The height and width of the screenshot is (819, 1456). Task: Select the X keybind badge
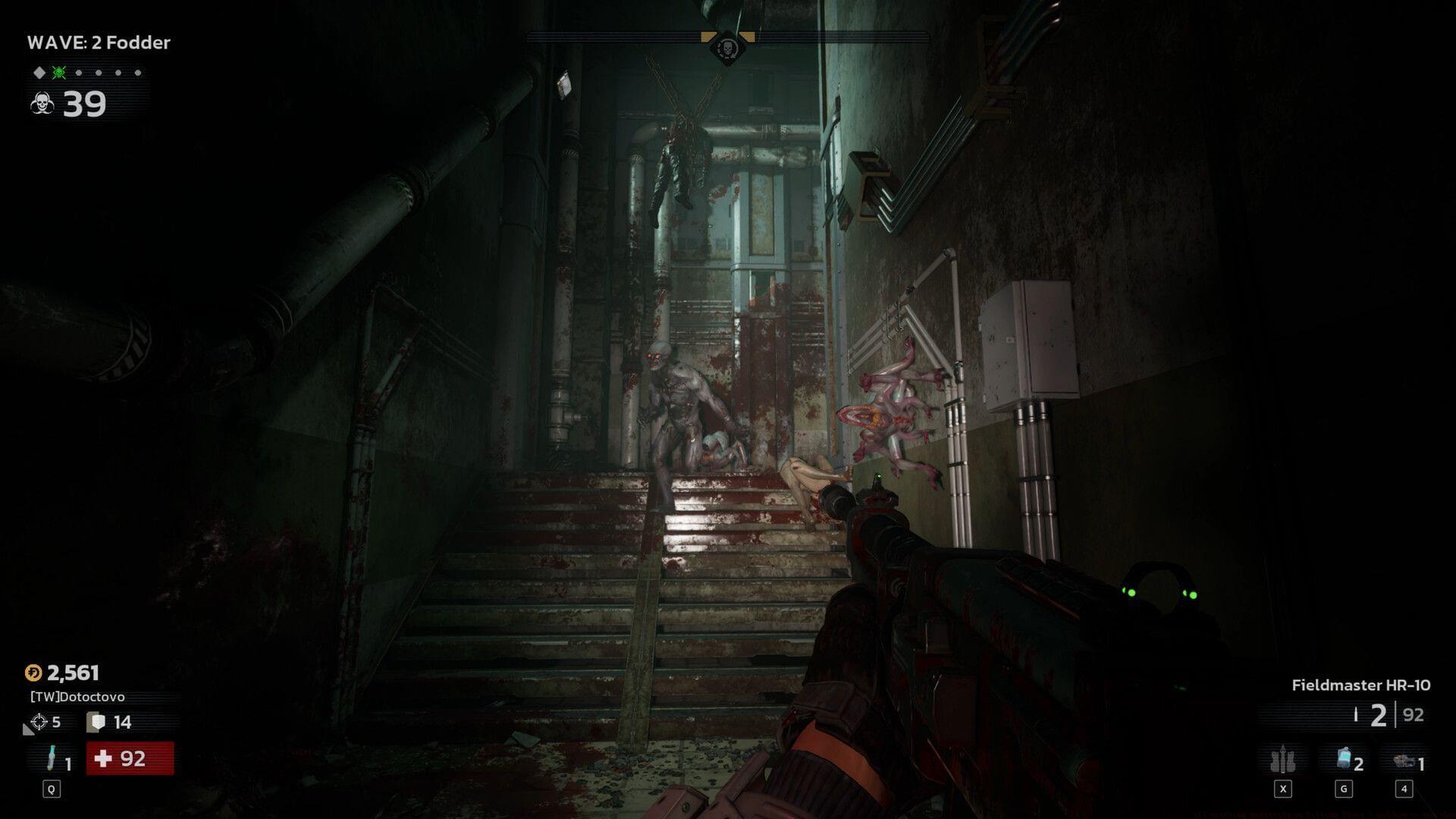coord(1282,789)
